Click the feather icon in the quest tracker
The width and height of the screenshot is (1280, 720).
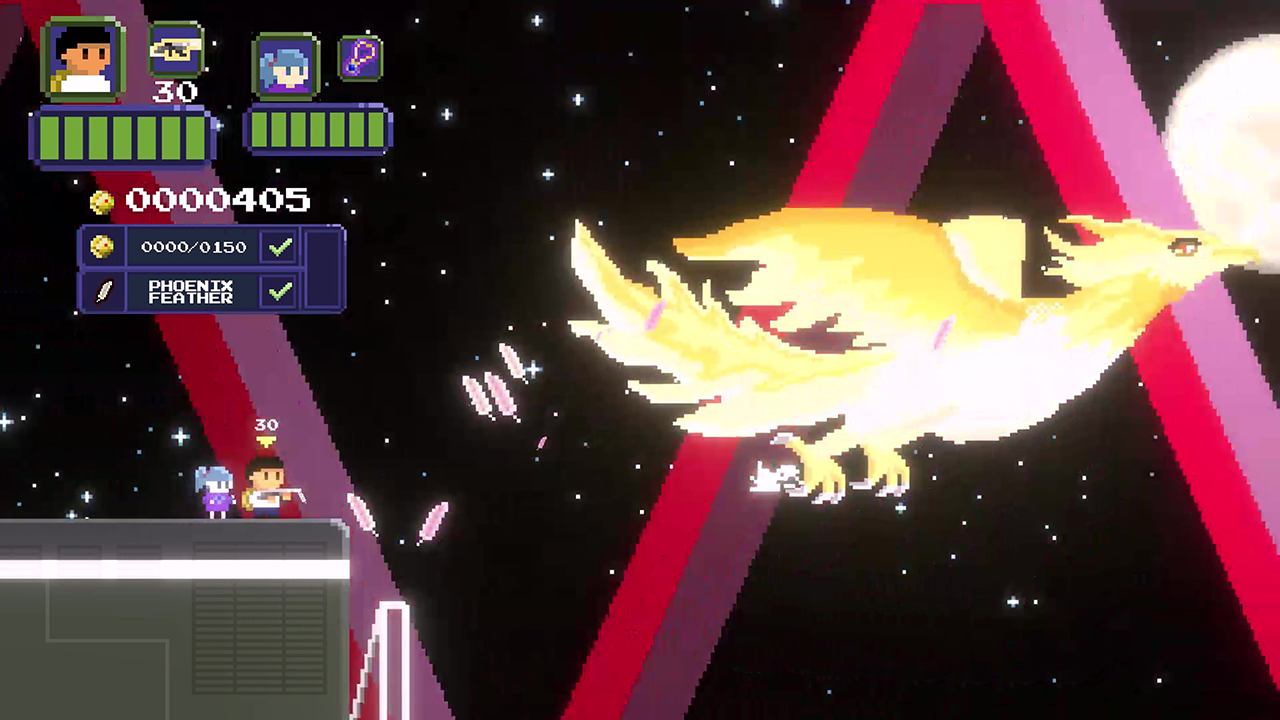coord(104,291)
